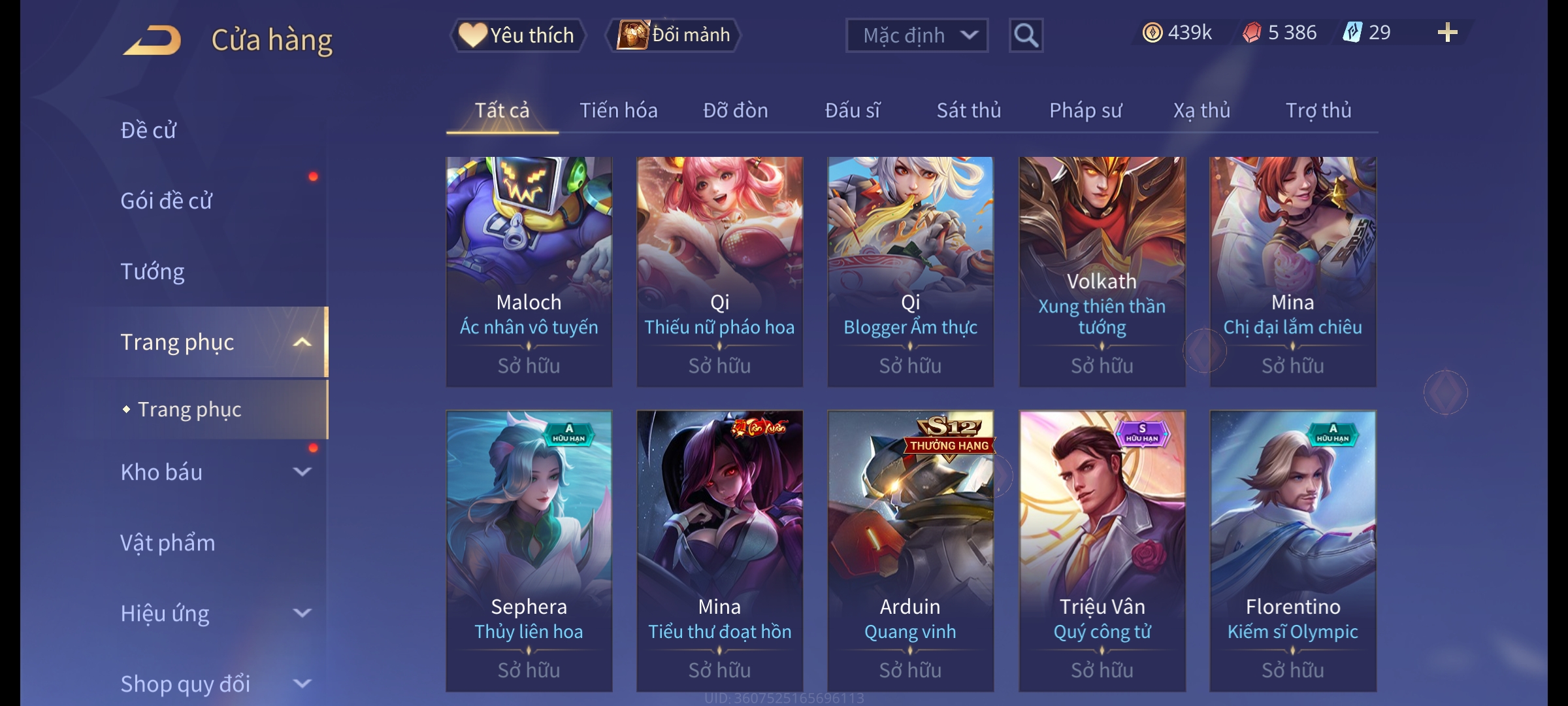Click the magnifying glass search button

tap(1026, 35)
